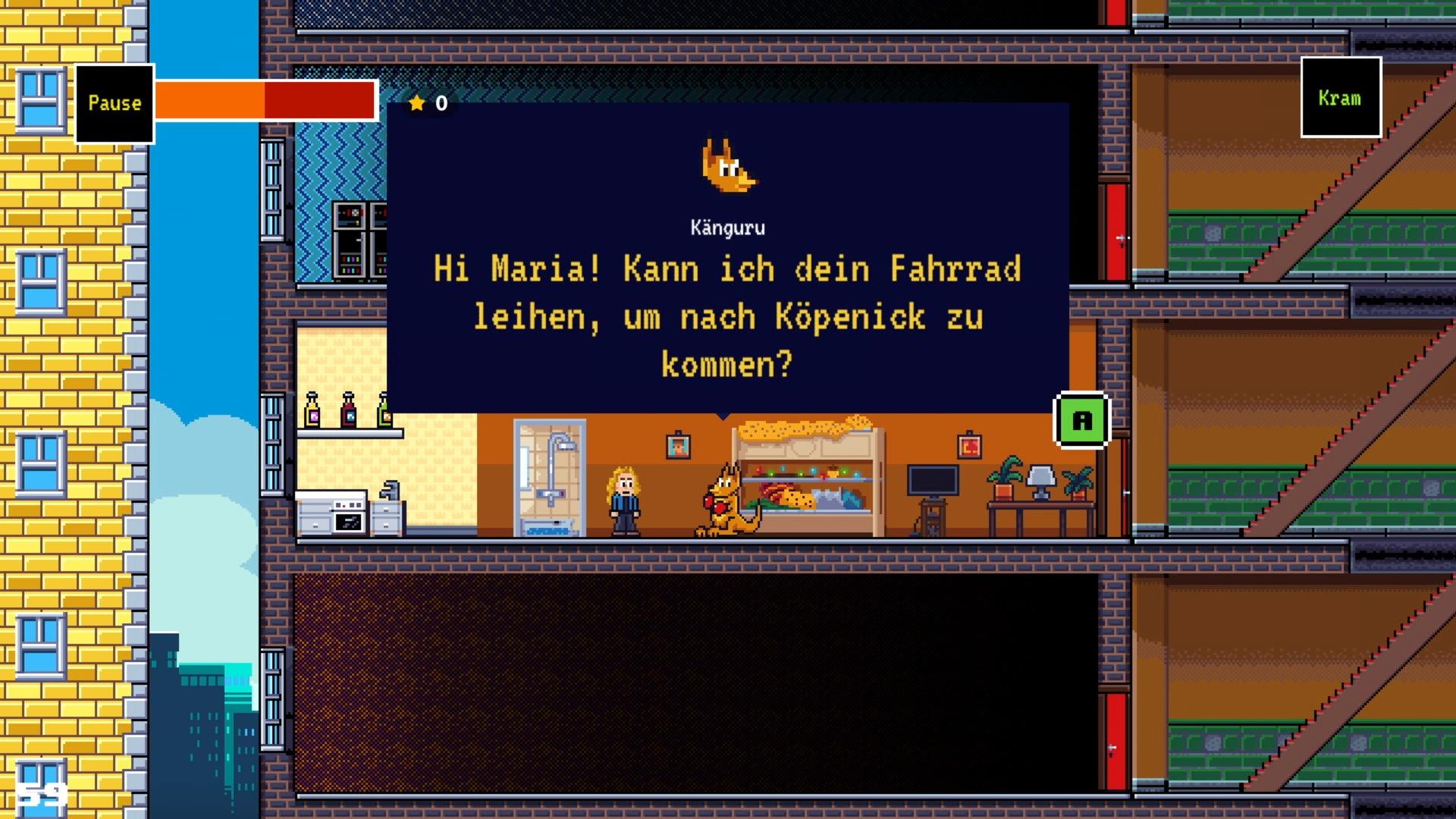Click the yellow star counter icon

[x=417, y=104]
